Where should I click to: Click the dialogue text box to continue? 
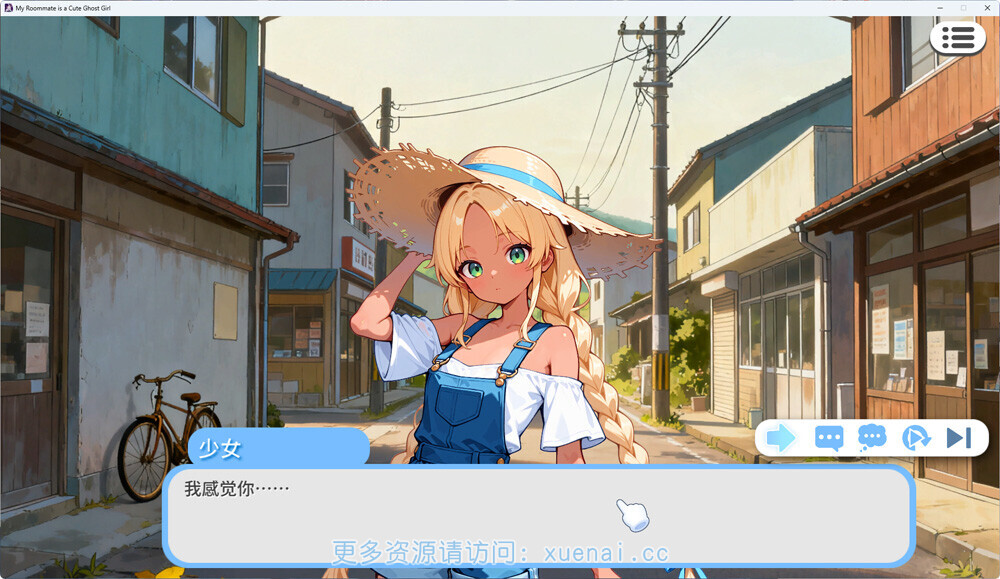(x=538, y=515)
